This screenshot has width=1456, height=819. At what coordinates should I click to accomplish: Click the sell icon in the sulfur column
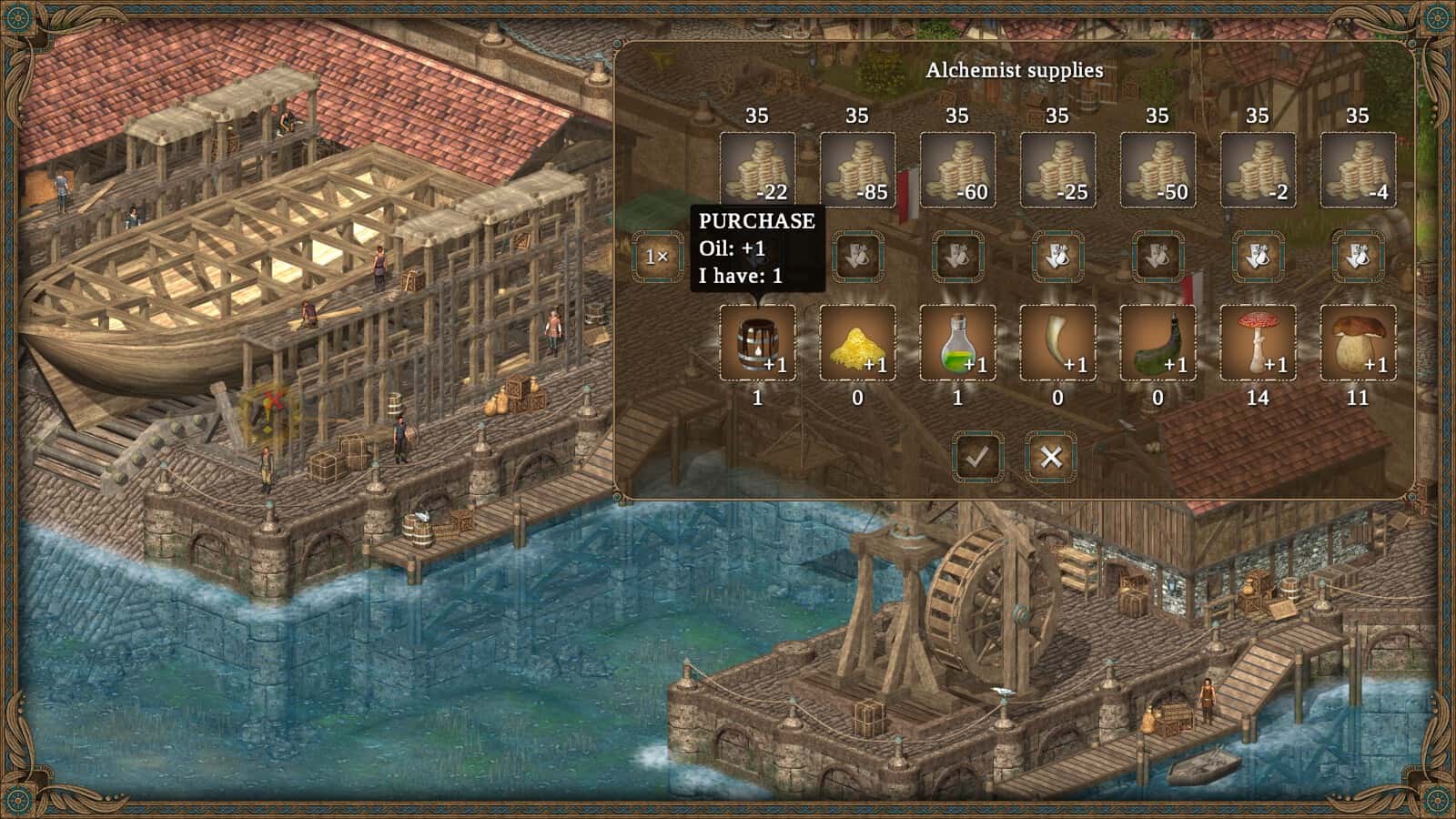point(860,257)
